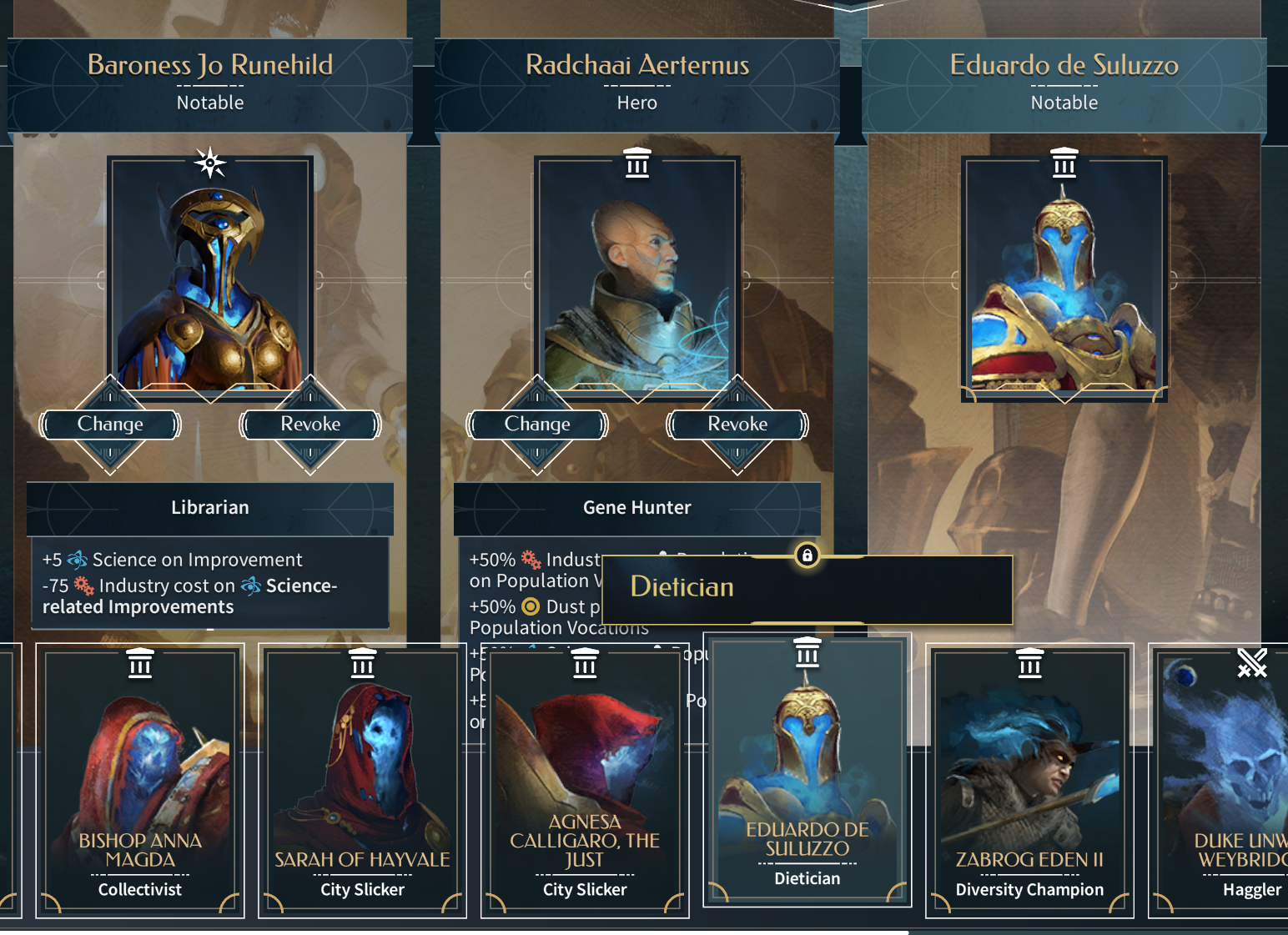Select the Bishop Anna Magda card

point(140,780)
